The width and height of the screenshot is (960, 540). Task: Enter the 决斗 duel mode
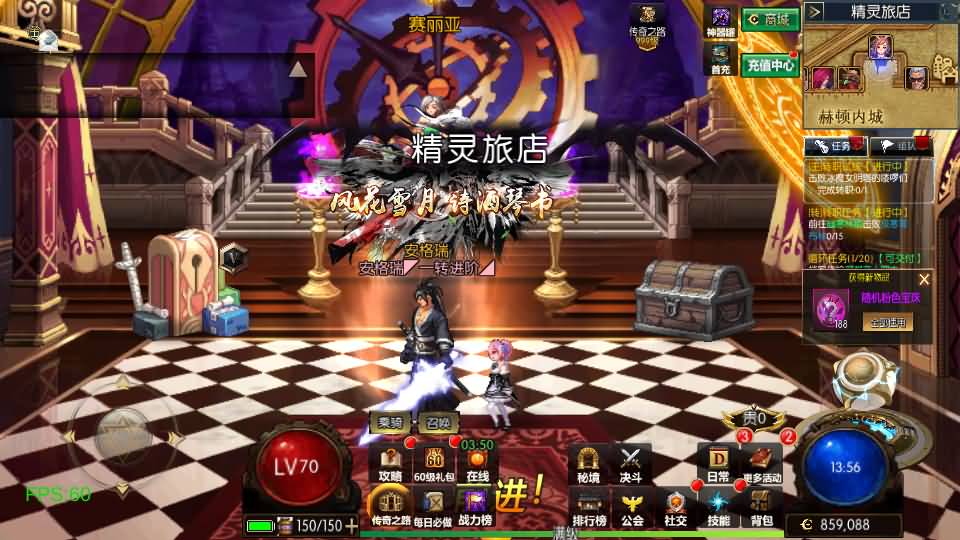pyautogui.click(x=630, y=464)
